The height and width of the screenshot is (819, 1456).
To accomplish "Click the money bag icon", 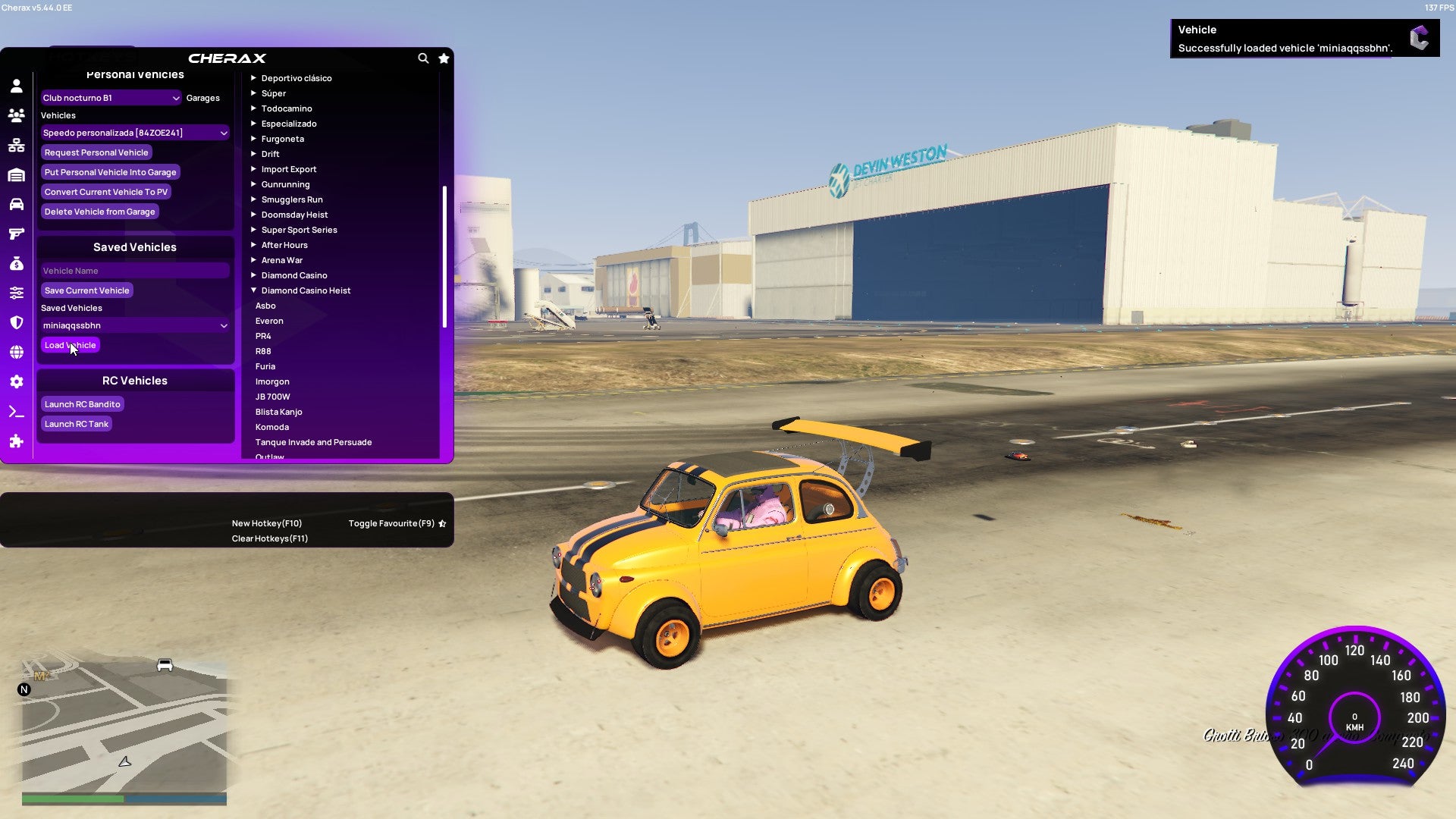I will click(x=17, y=262).
